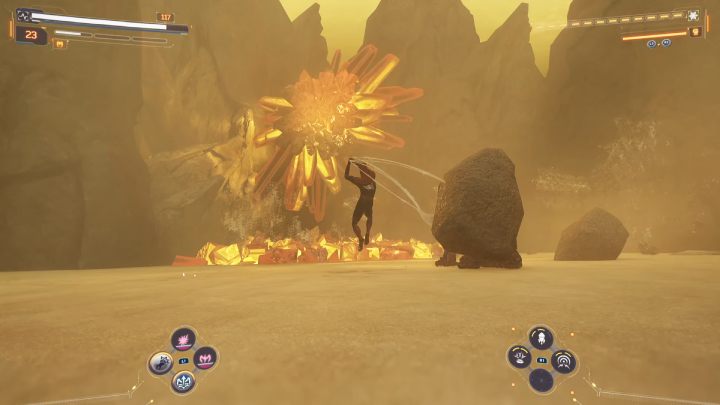The height and width of the screenshot is (405, 720).
Task: Trigger the white-lit creature ability icon
Action: click(161, 362)
